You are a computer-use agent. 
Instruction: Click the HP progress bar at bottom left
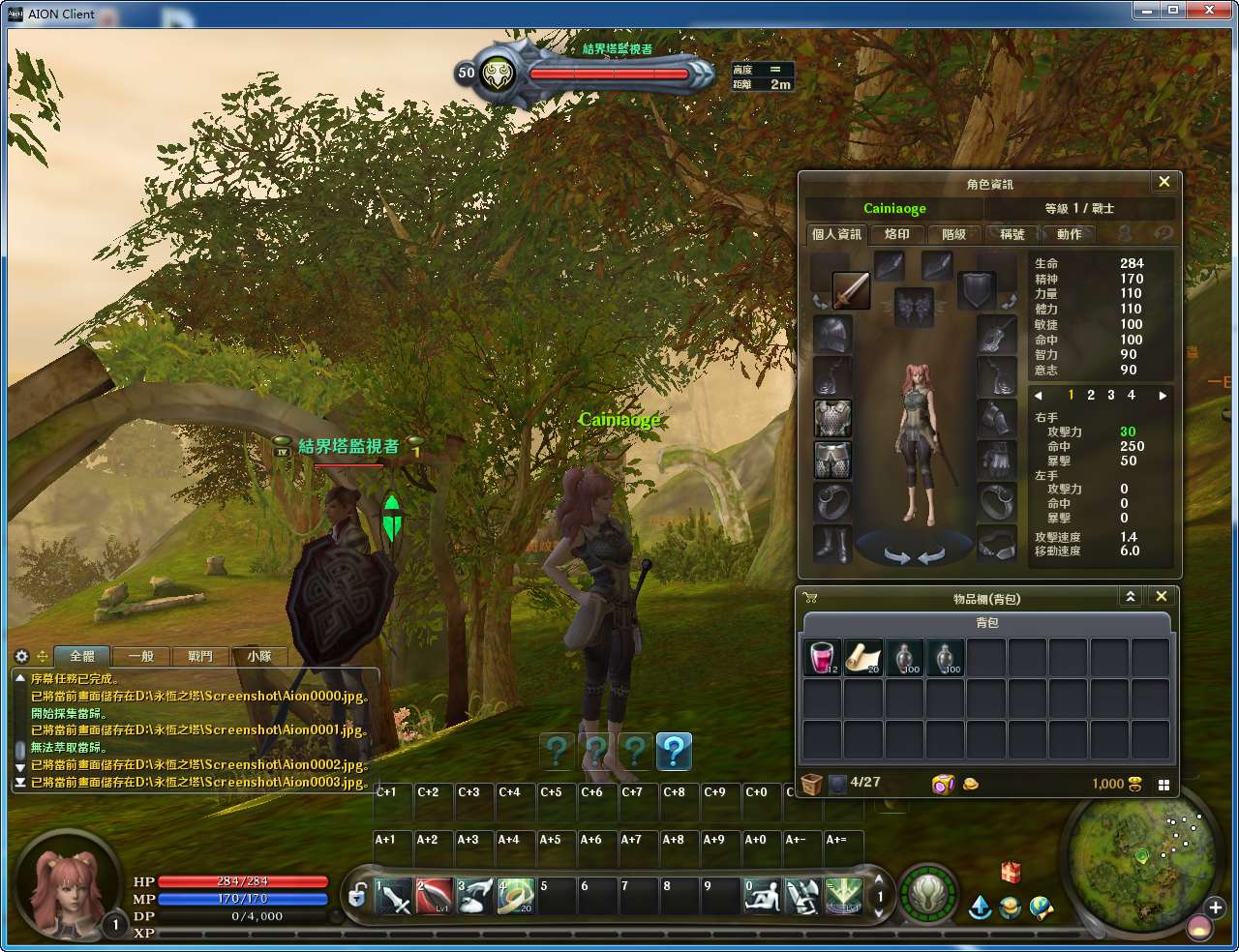(242, 881)
